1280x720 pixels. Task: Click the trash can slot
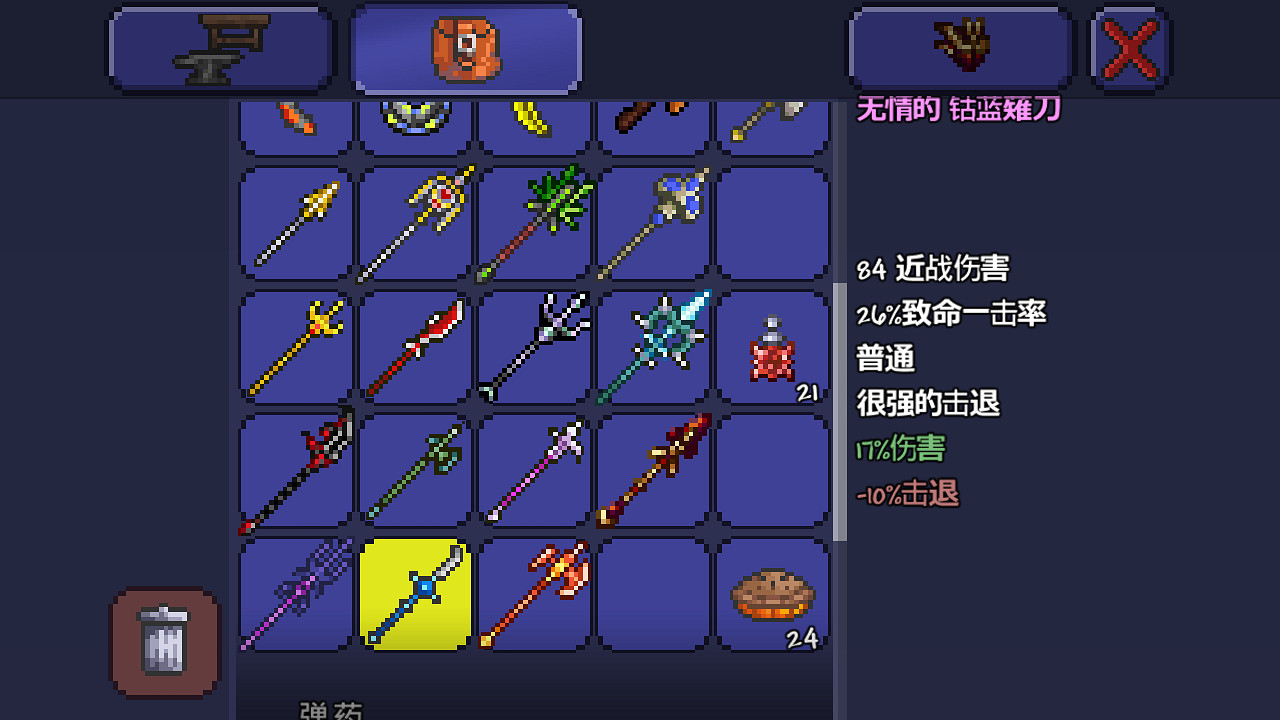(x=164, y=643)
